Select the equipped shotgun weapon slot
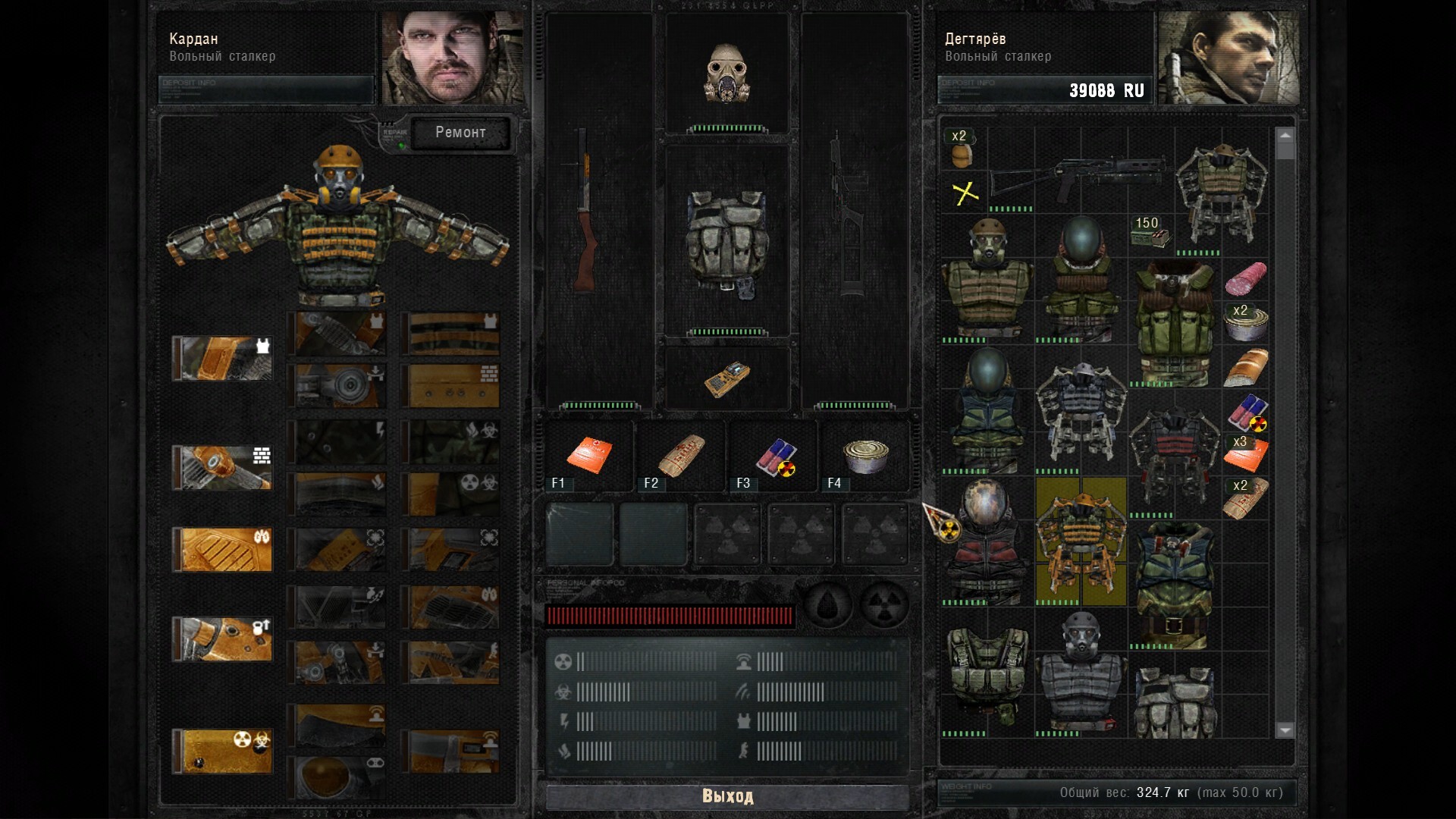The width and height of the screenshot is (1456, 819). tap(585, 212)
